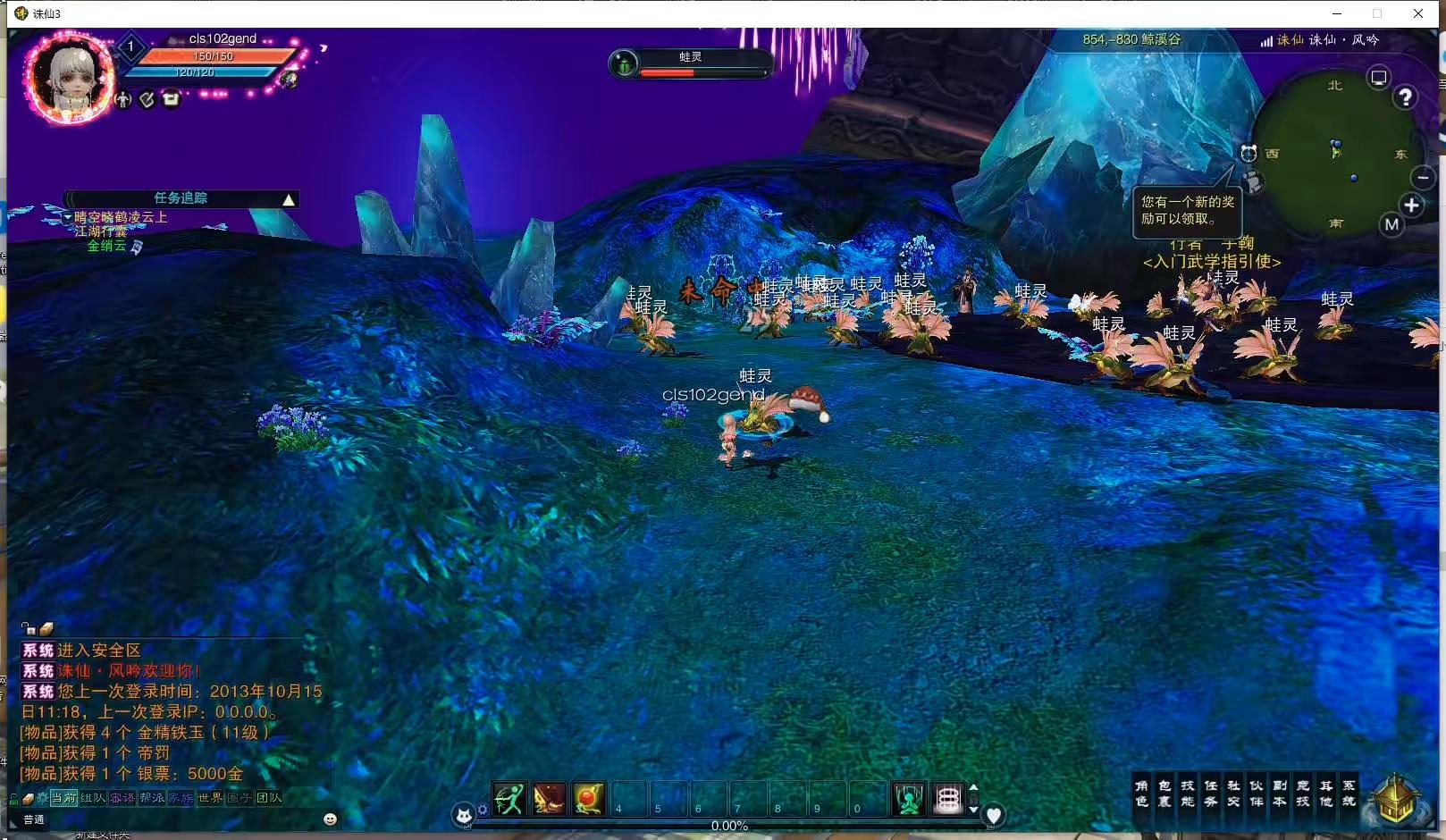Image resolution: width=1446 pixels, height=840 pixels.
Task: Use the red orb skill in slot 3
Action: 589,799
